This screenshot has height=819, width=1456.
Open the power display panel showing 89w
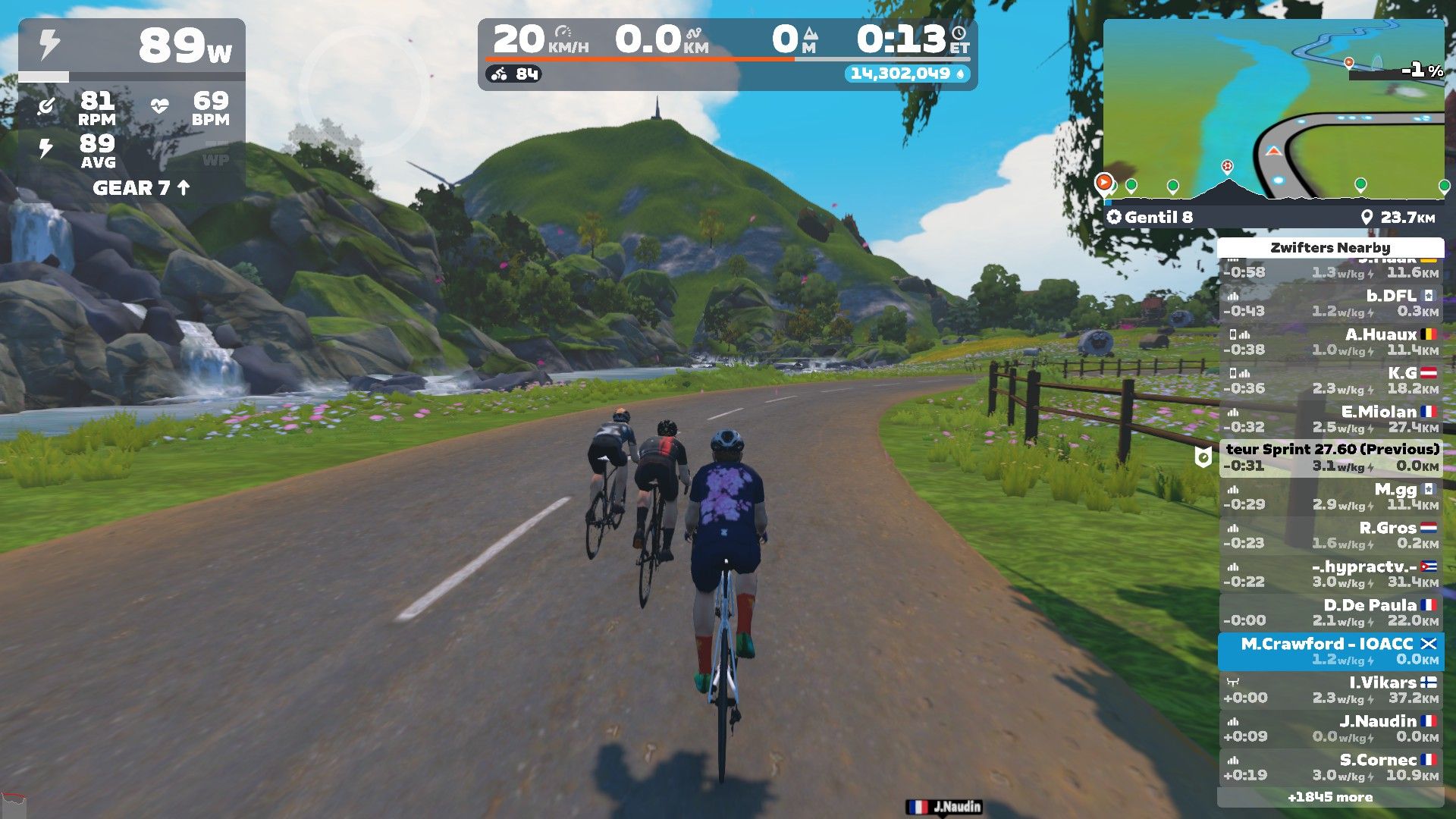click(132, 47)
